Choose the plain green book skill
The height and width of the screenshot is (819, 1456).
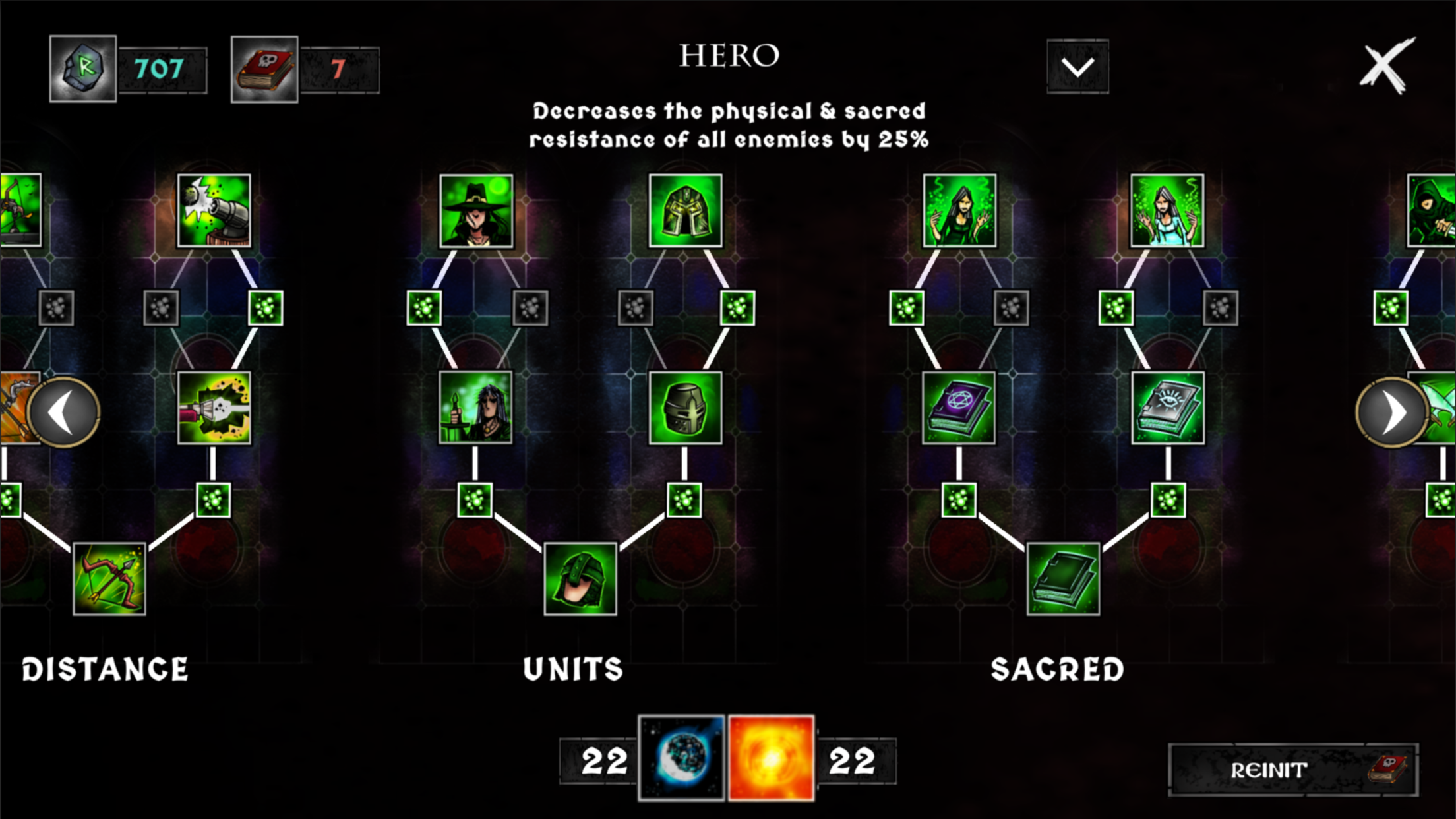tap(1063, 579)
